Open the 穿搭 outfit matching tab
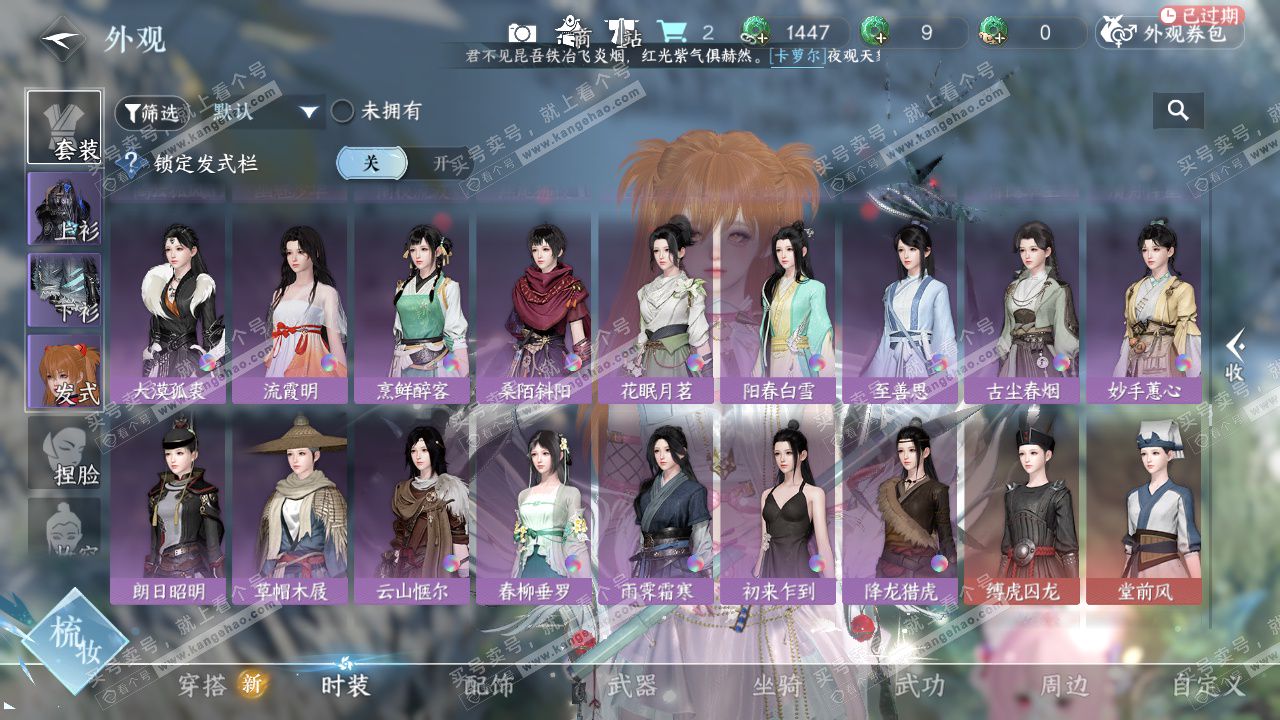Image resolution: width=1280 pixels, height=720 pixels. point(203,686)
